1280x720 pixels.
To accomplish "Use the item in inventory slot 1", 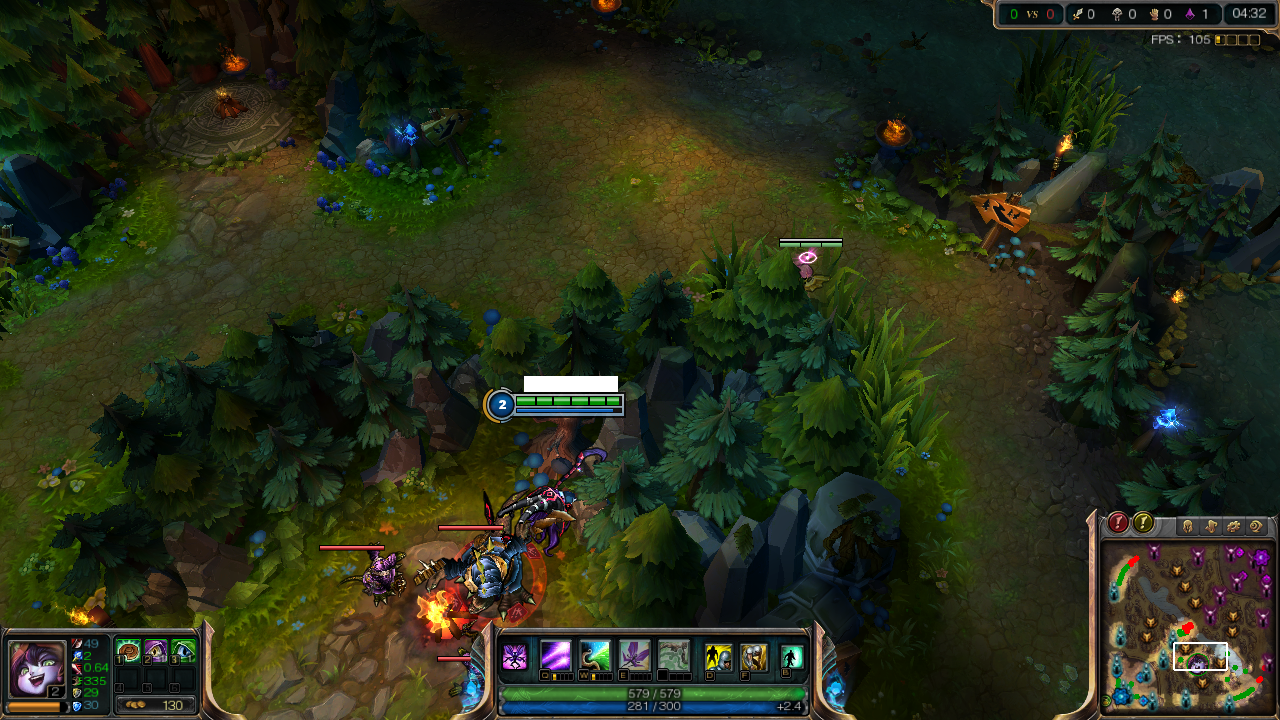I will (x=128, y=652).
